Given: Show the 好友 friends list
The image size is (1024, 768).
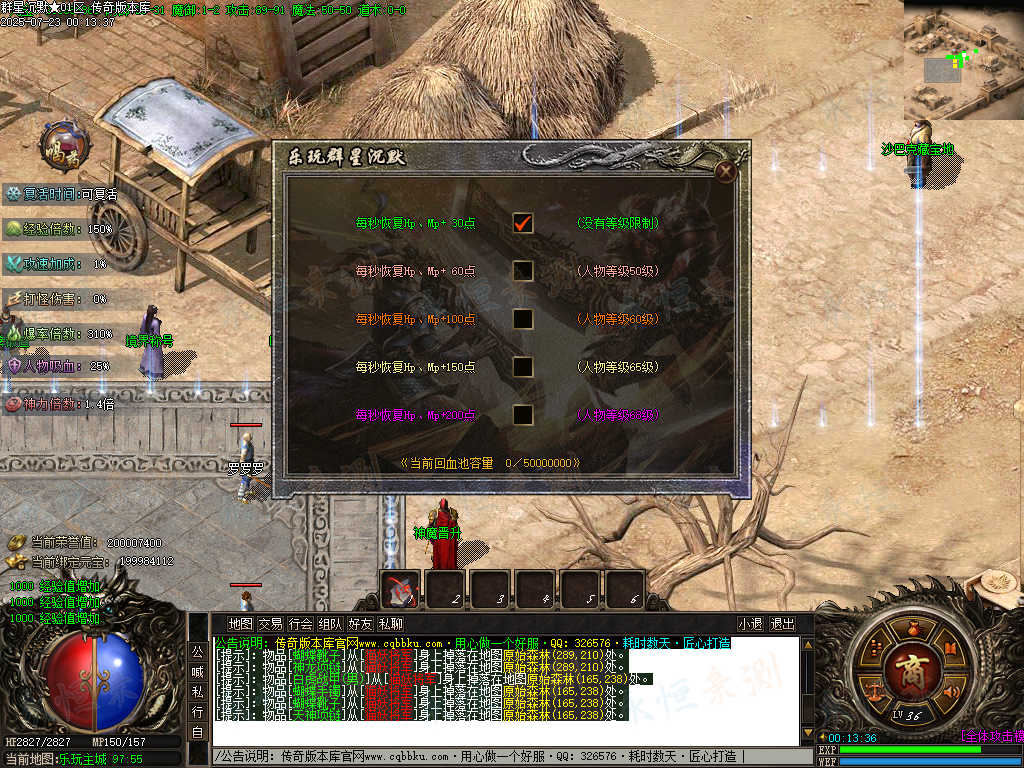Looking at the screenshot, I should [360, 624].
